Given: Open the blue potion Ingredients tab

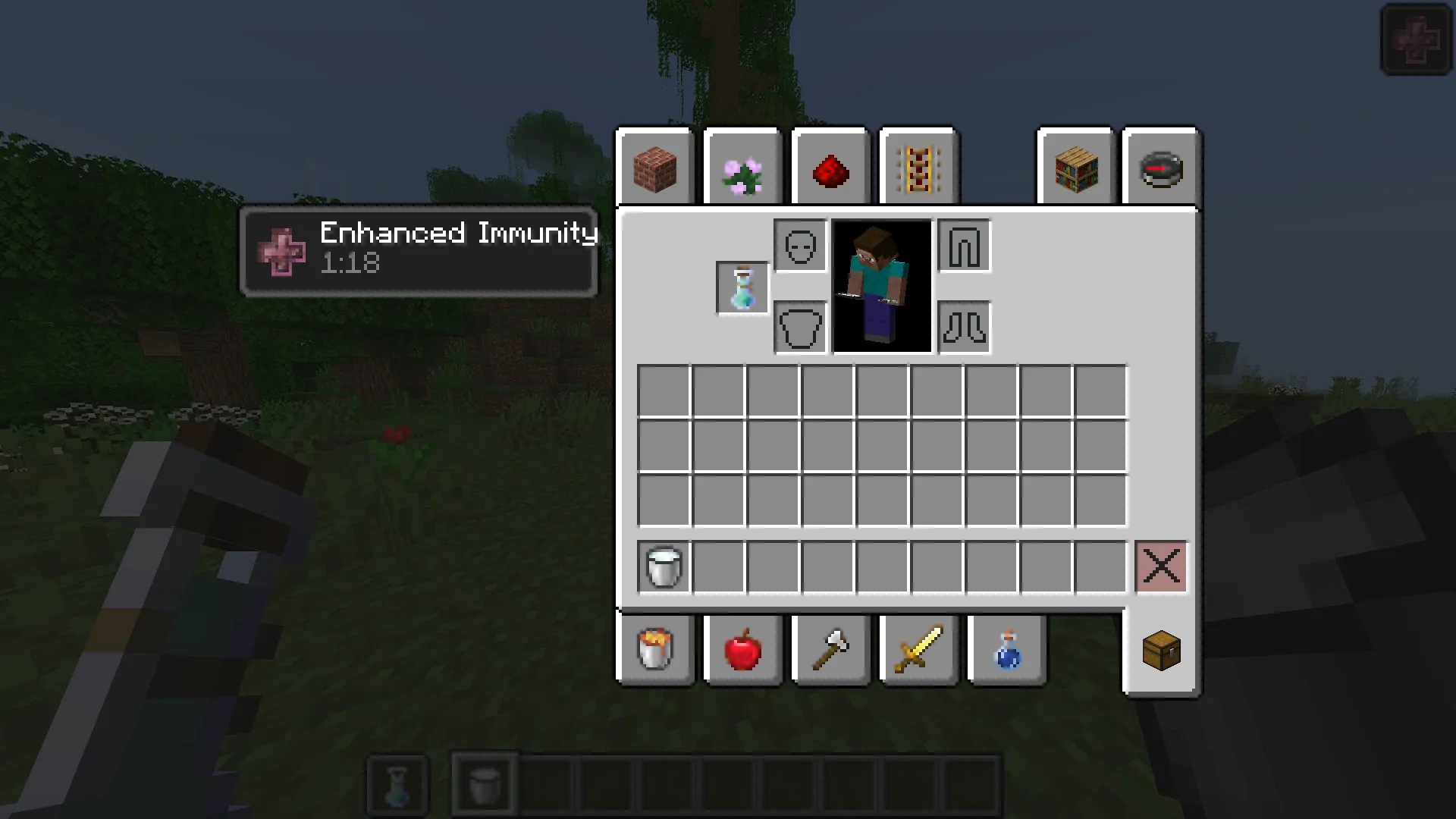Looking at the screenshot, I should 1007,651.
